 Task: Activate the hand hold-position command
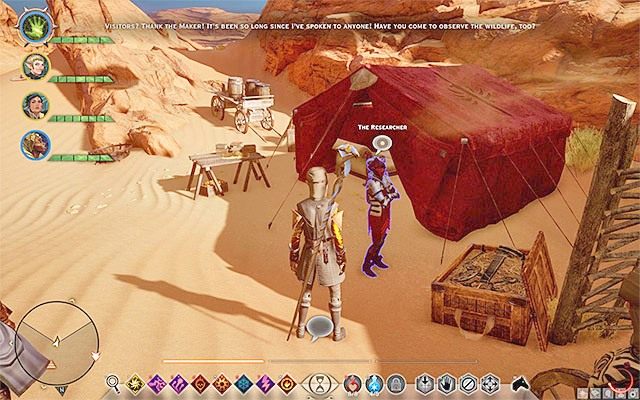pos(445,382)
